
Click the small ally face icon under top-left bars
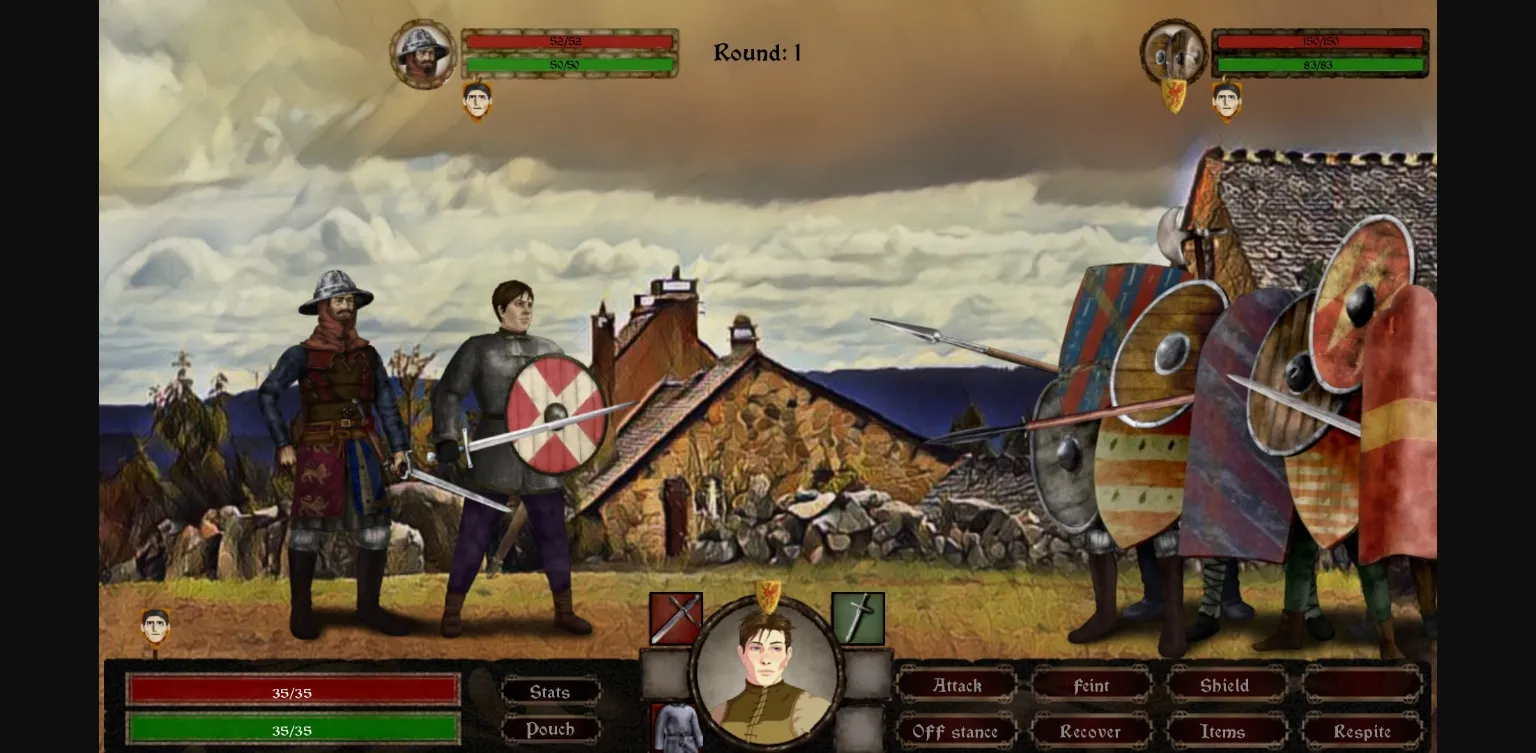[x=478, y=101]
